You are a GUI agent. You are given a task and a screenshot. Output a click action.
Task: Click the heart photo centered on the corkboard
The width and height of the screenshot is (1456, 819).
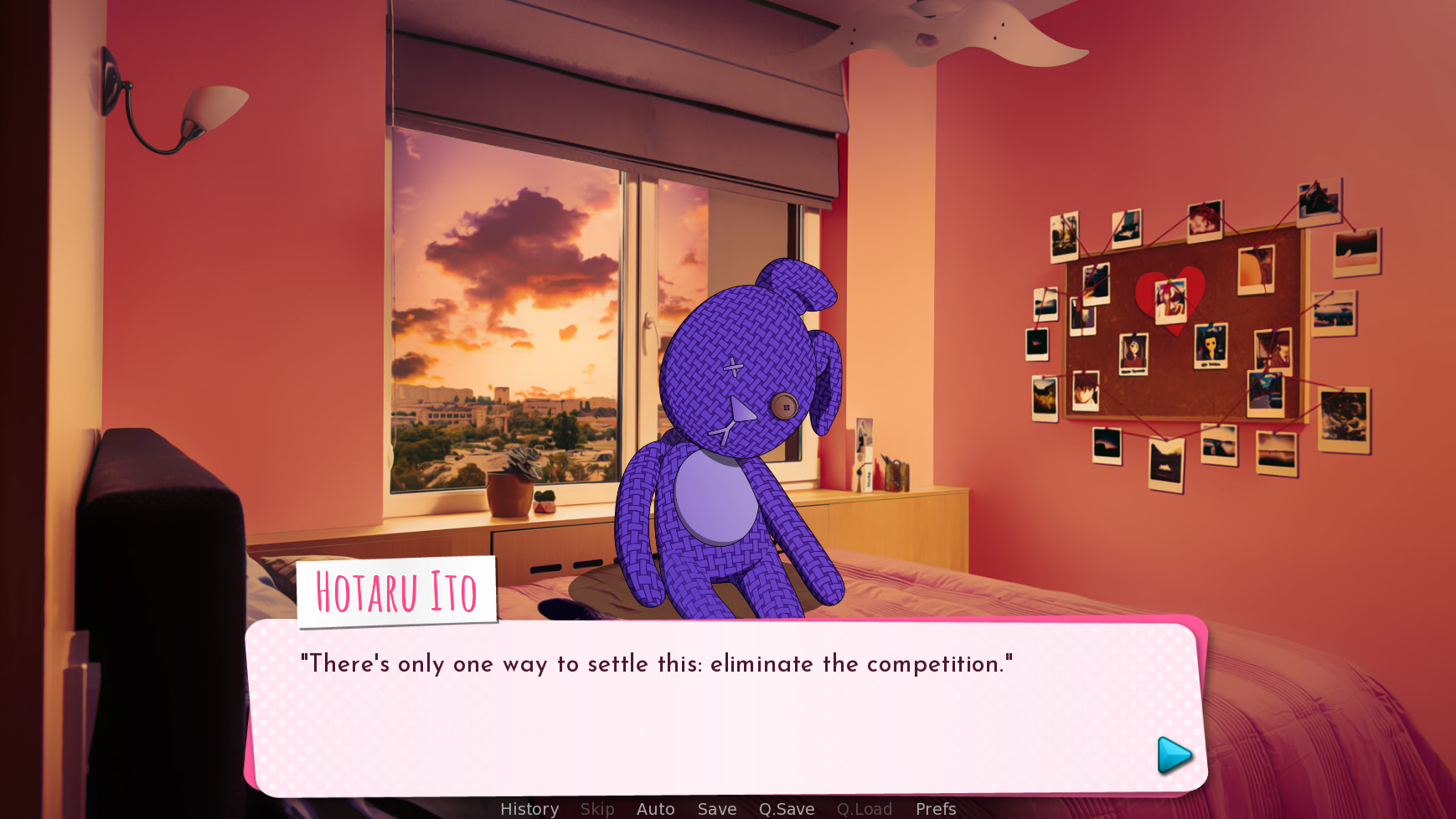[x=1171, y=301]
